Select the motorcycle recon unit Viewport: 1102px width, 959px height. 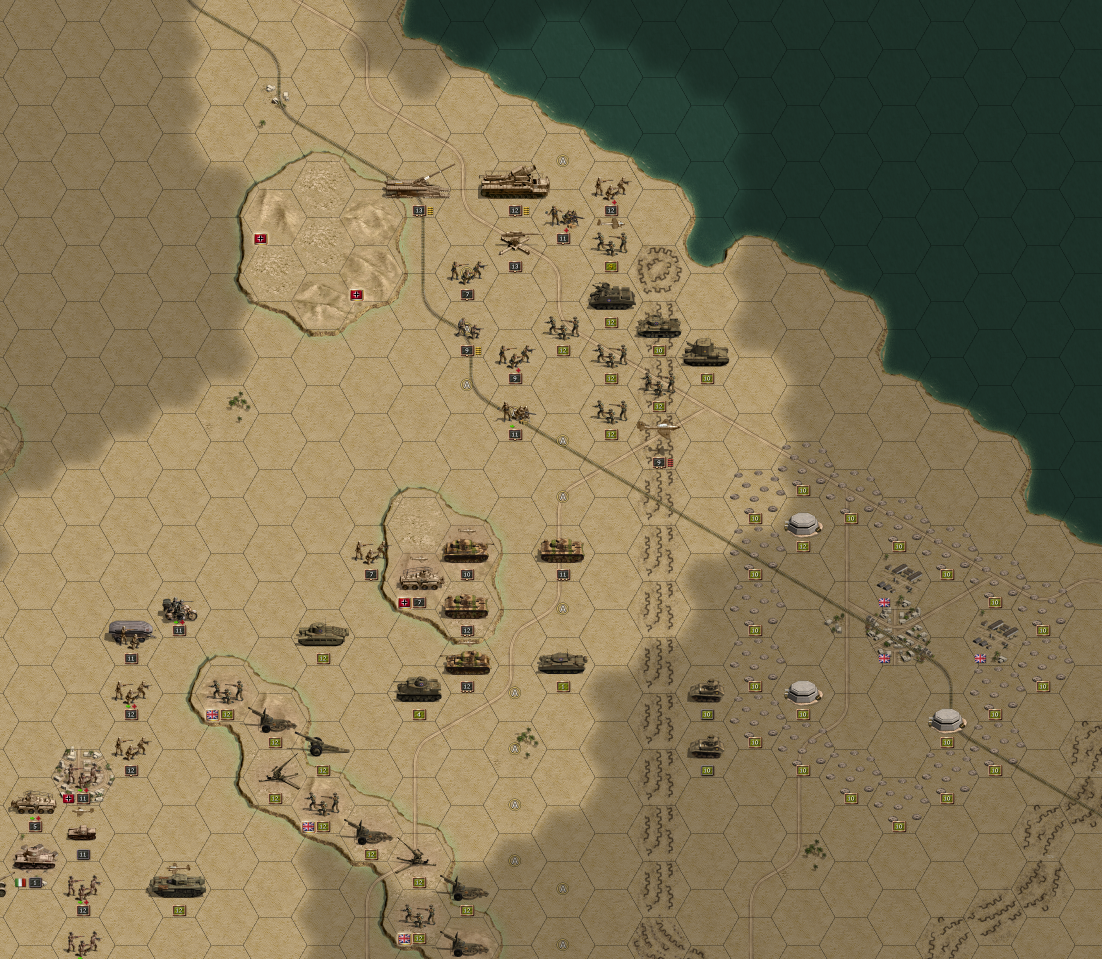179,608
